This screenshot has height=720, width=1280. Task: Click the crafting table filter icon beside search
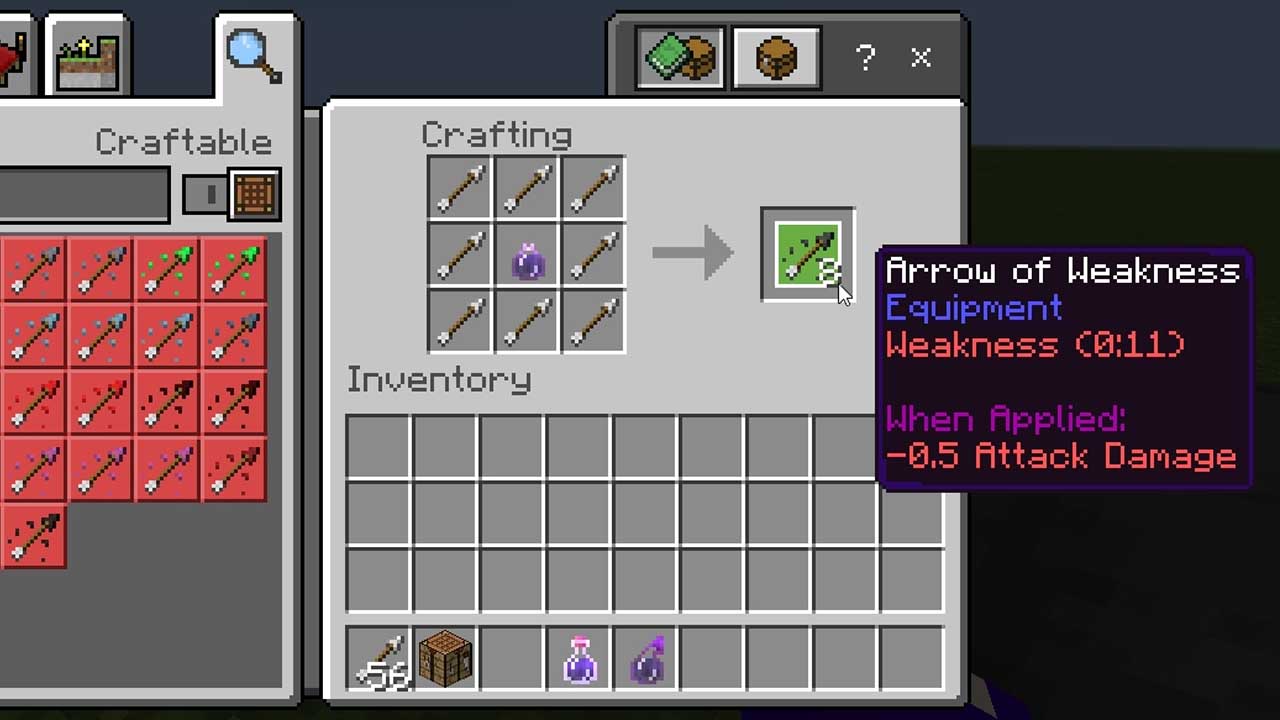click(254, 194)
